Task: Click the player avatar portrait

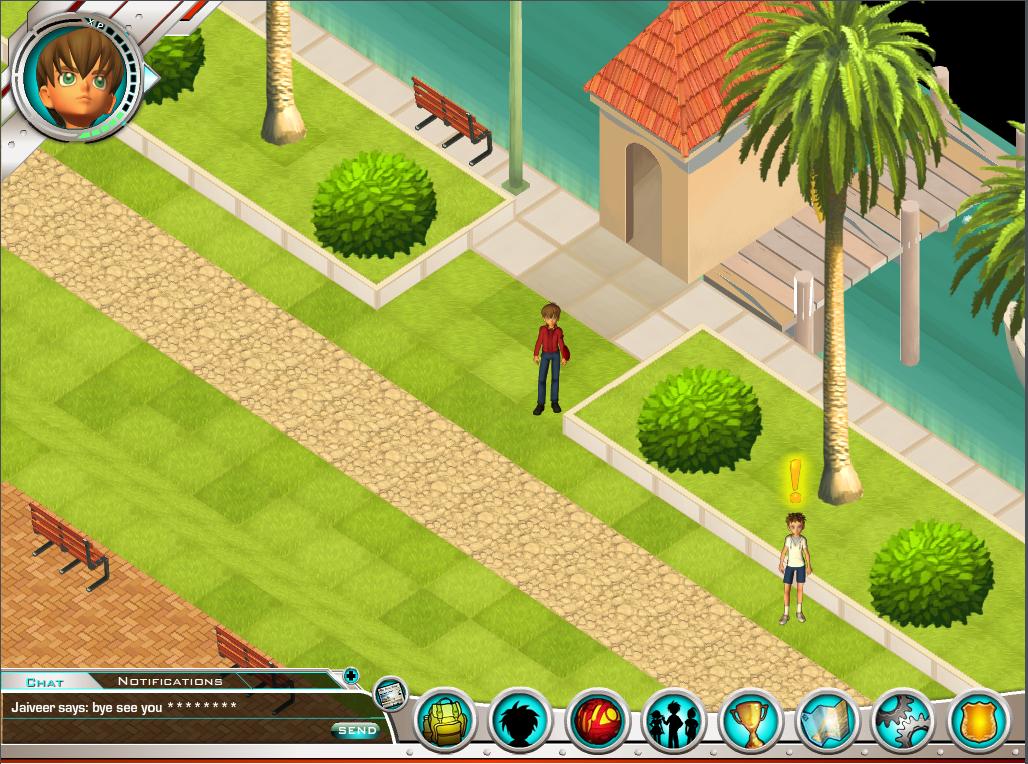Action: coord(75,79)
